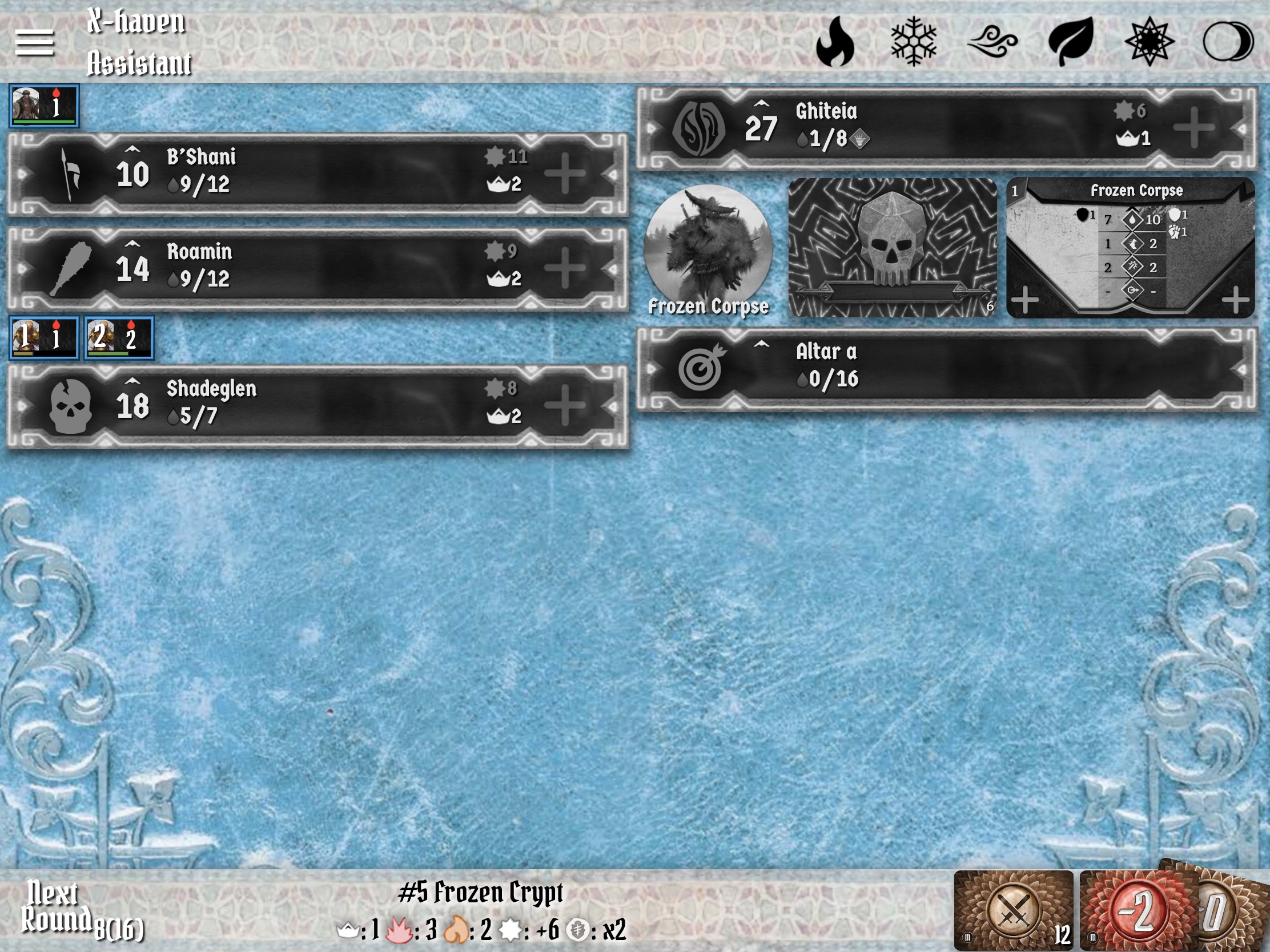Image resolution: width=1270 pixels, height=952 pixels.
Task: Select B'Shani's summon token
Action: point(43,106)
